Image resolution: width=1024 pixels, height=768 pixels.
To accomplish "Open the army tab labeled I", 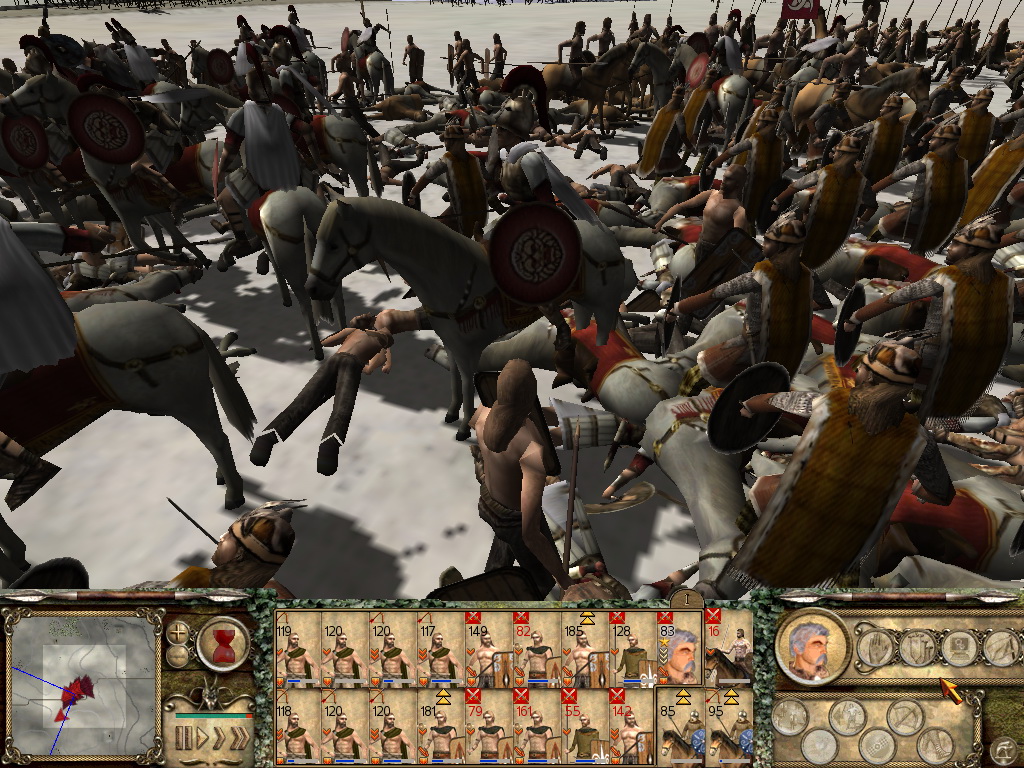I will [x=685, y=598].
